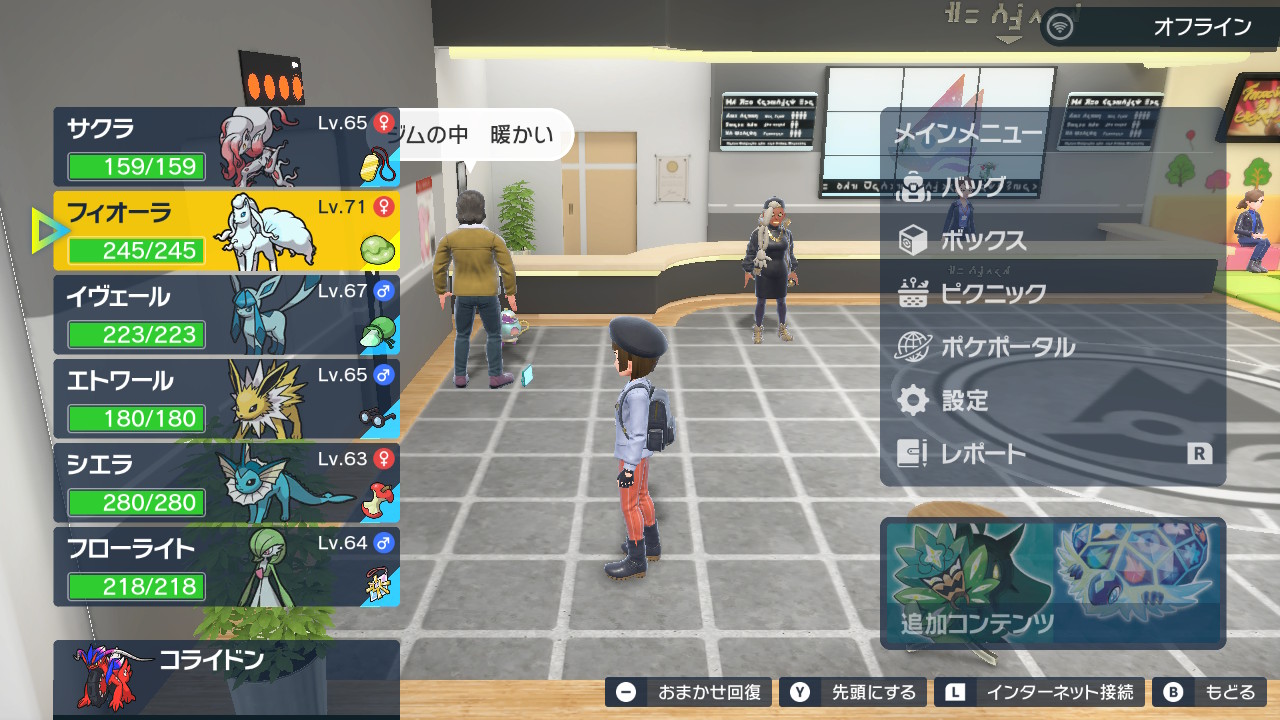Select レポート to save the game

tap(983, 454)
